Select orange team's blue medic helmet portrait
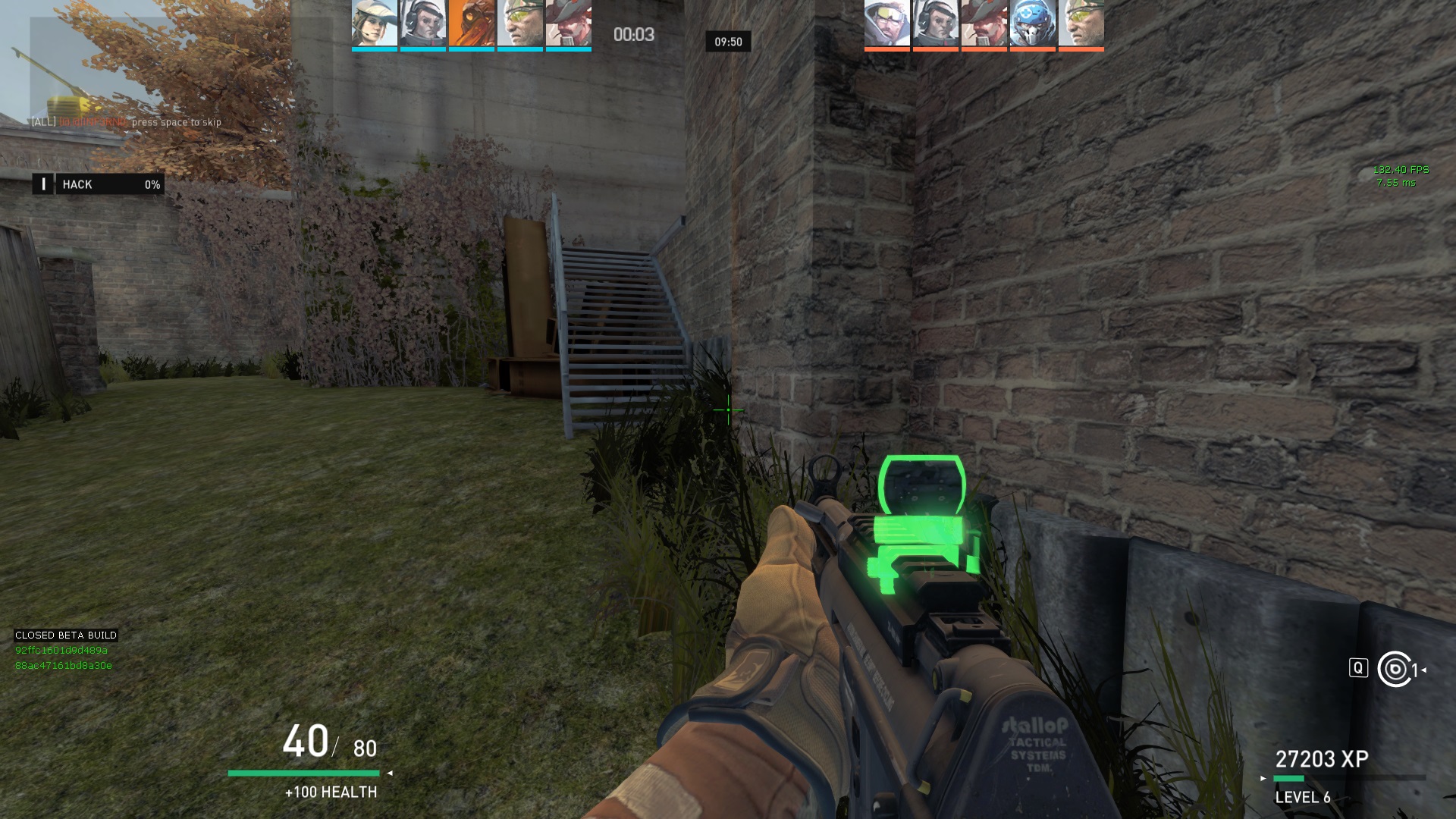Screen dimensions: 1456x819 click(1032, 24)
